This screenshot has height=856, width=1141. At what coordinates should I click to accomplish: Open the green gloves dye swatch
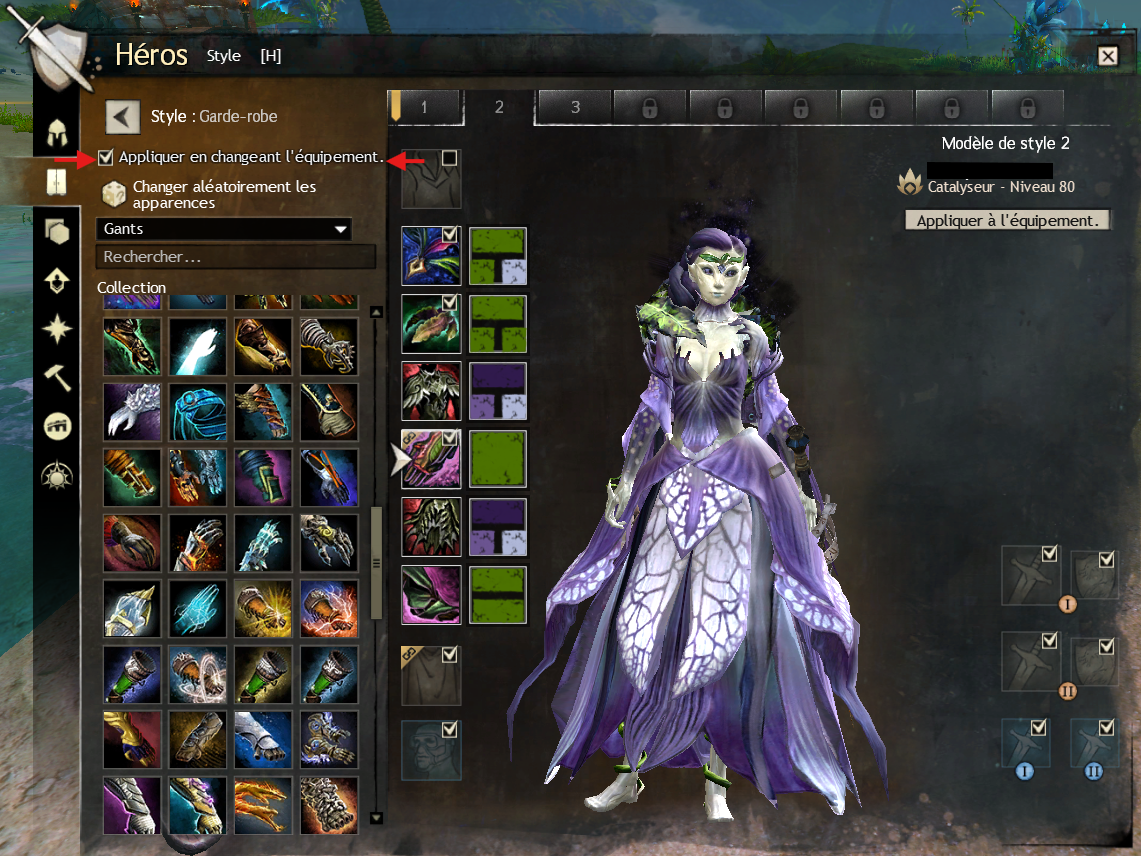pos(498,460)
